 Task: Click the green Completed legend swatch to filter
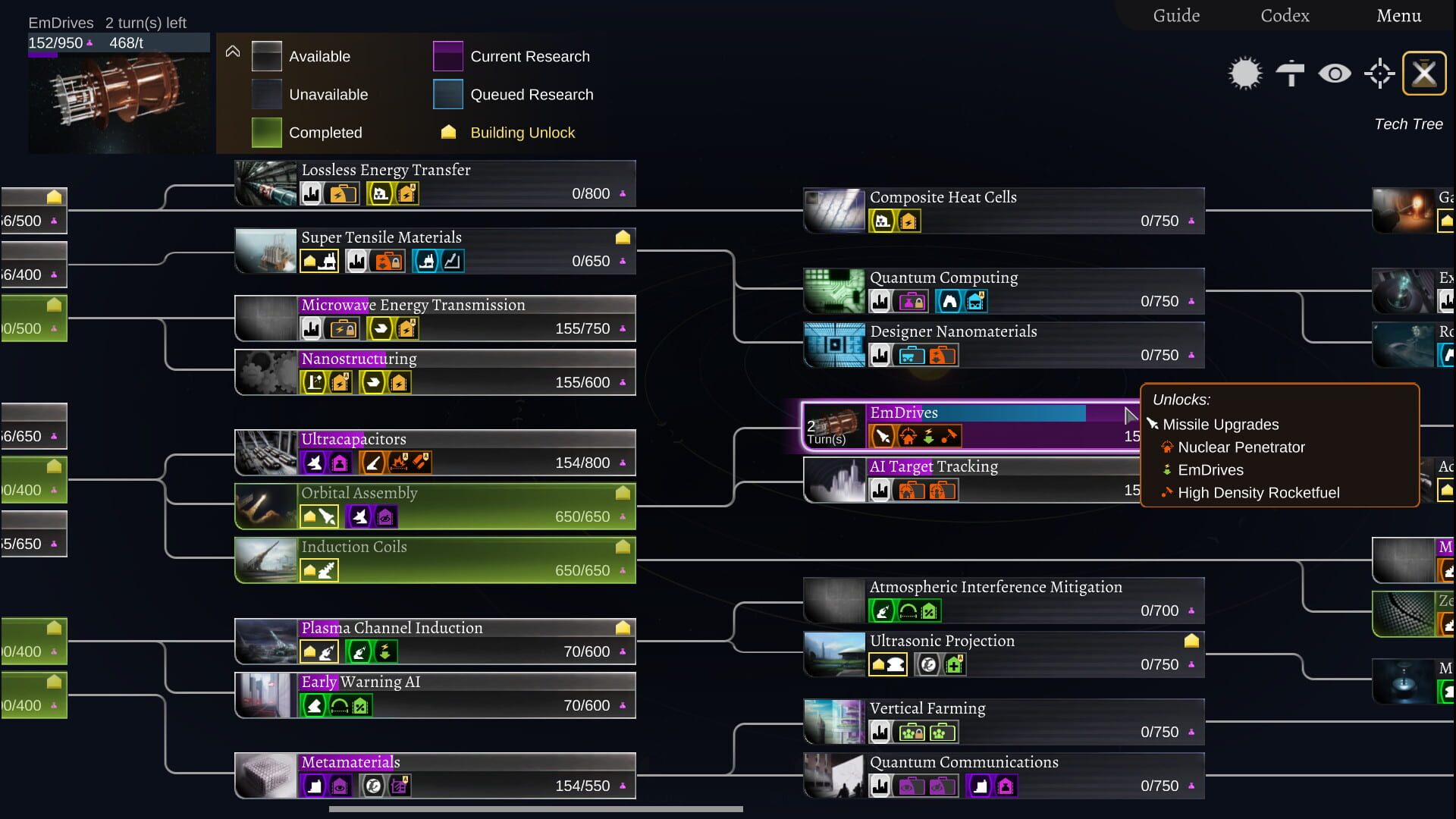click(267, 132)
